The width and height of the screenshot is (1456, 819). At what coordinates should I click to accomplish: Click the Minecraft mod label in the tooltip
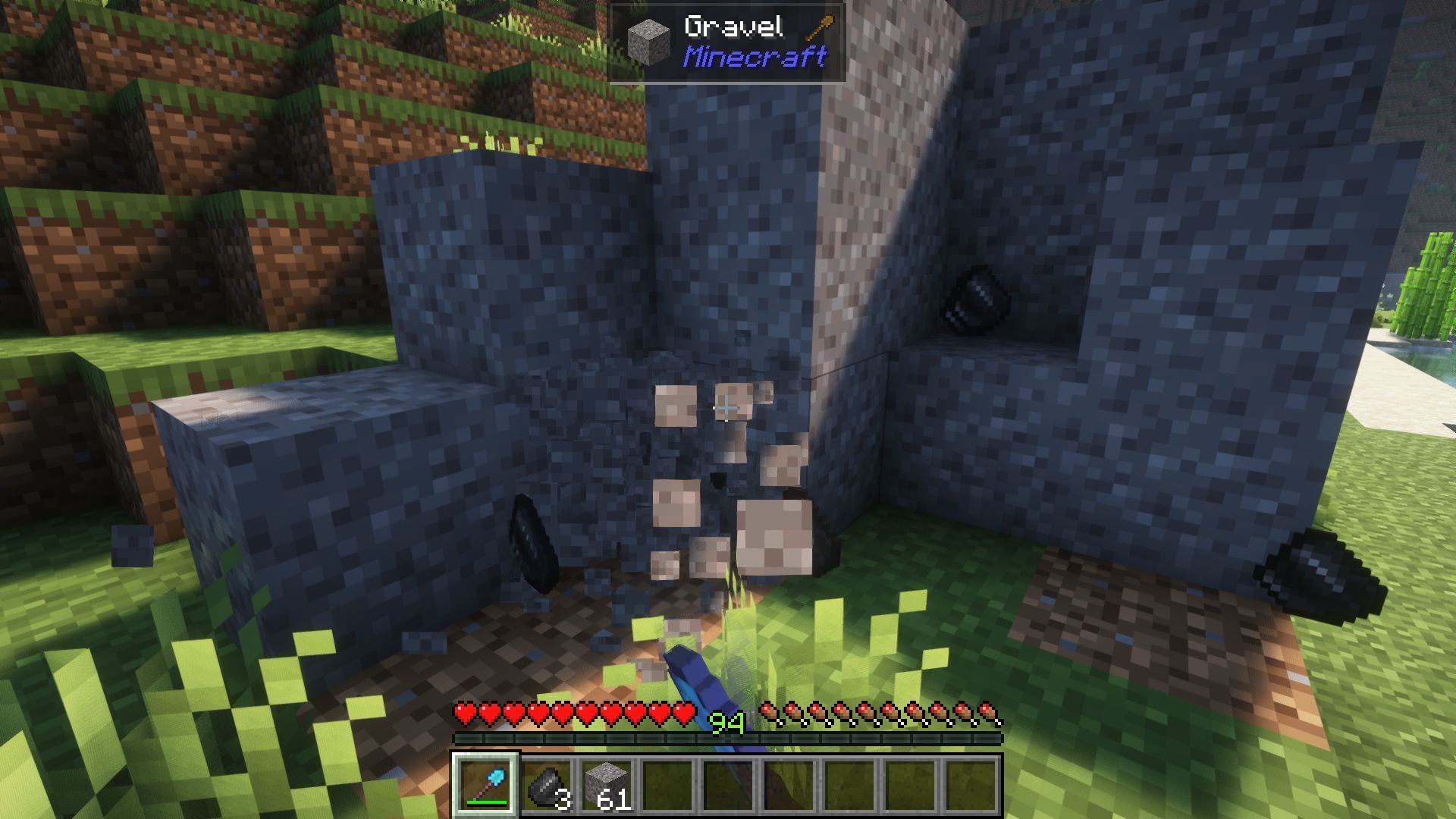pos(753,55)
